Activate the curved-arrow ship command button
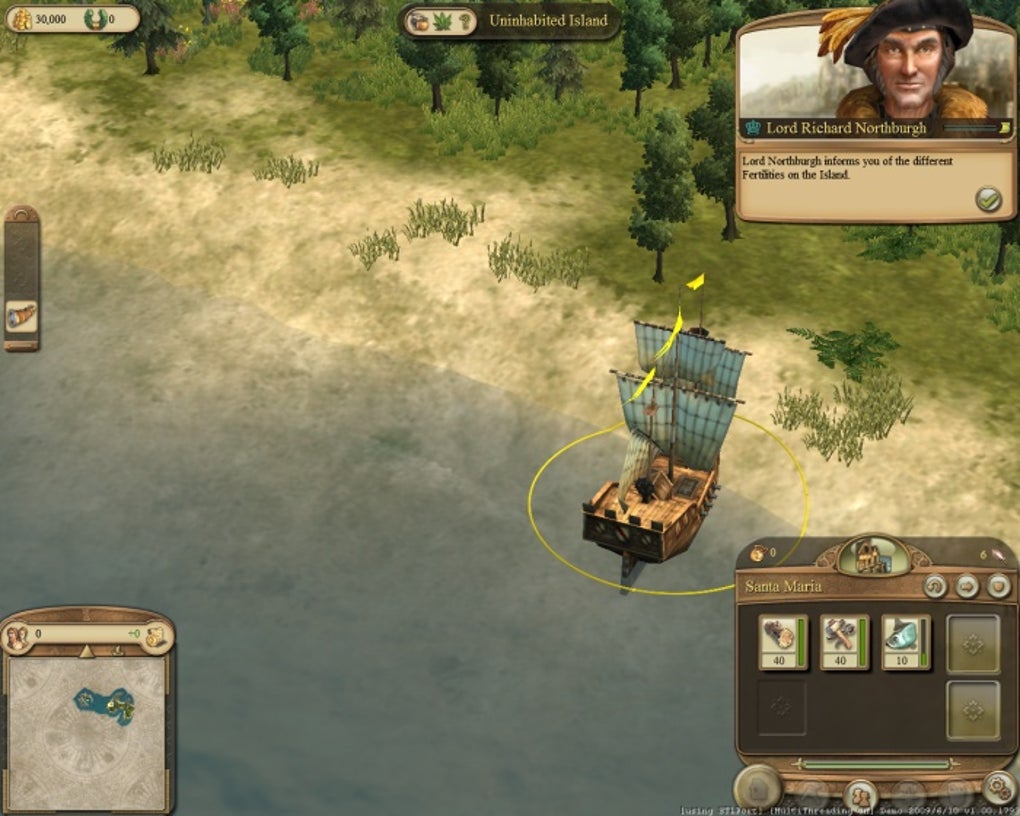The width and height of the screenshot is (1020, 816). tap(935, 586)
